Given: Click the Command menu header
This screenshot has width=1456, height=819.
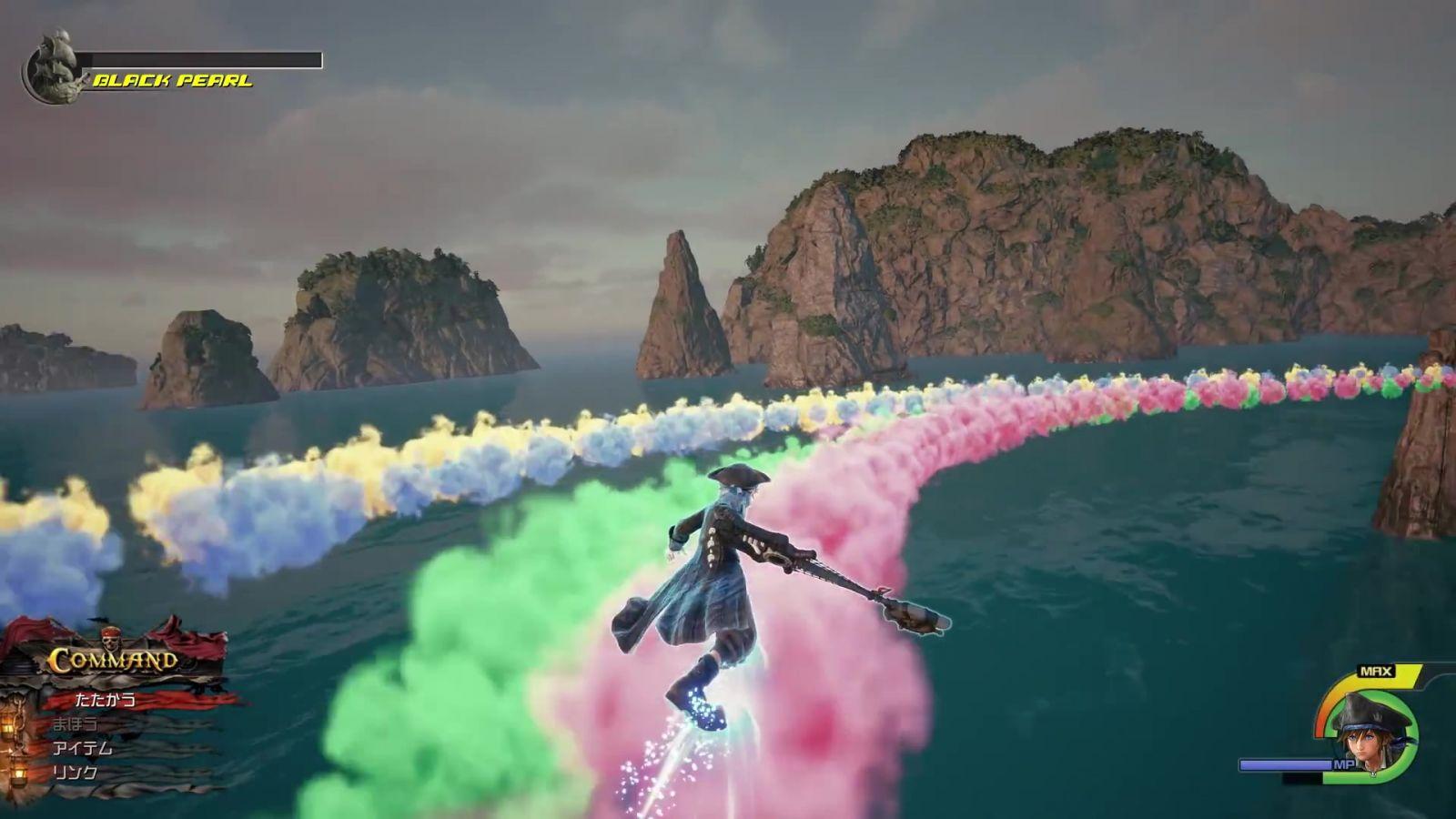Looking at the screenshot, I should coord(113,660).
